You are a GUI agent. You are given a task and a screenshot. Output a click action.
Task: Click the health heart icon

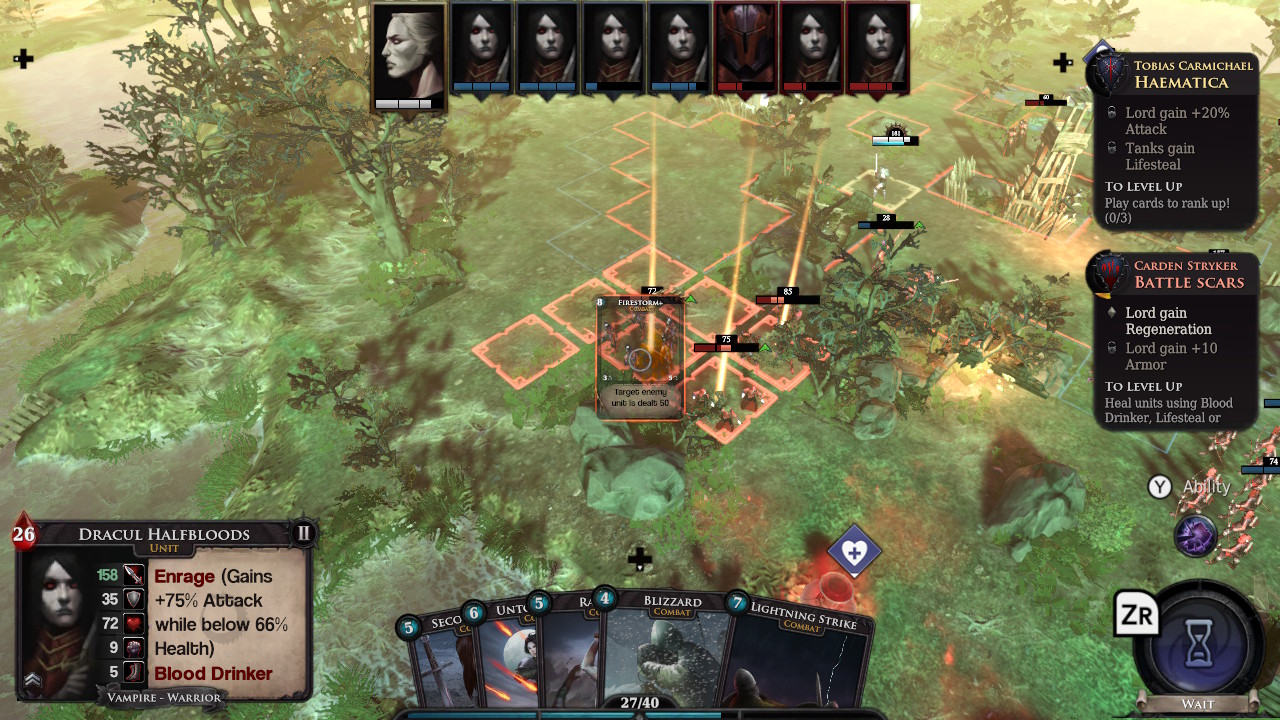[133, 623]
